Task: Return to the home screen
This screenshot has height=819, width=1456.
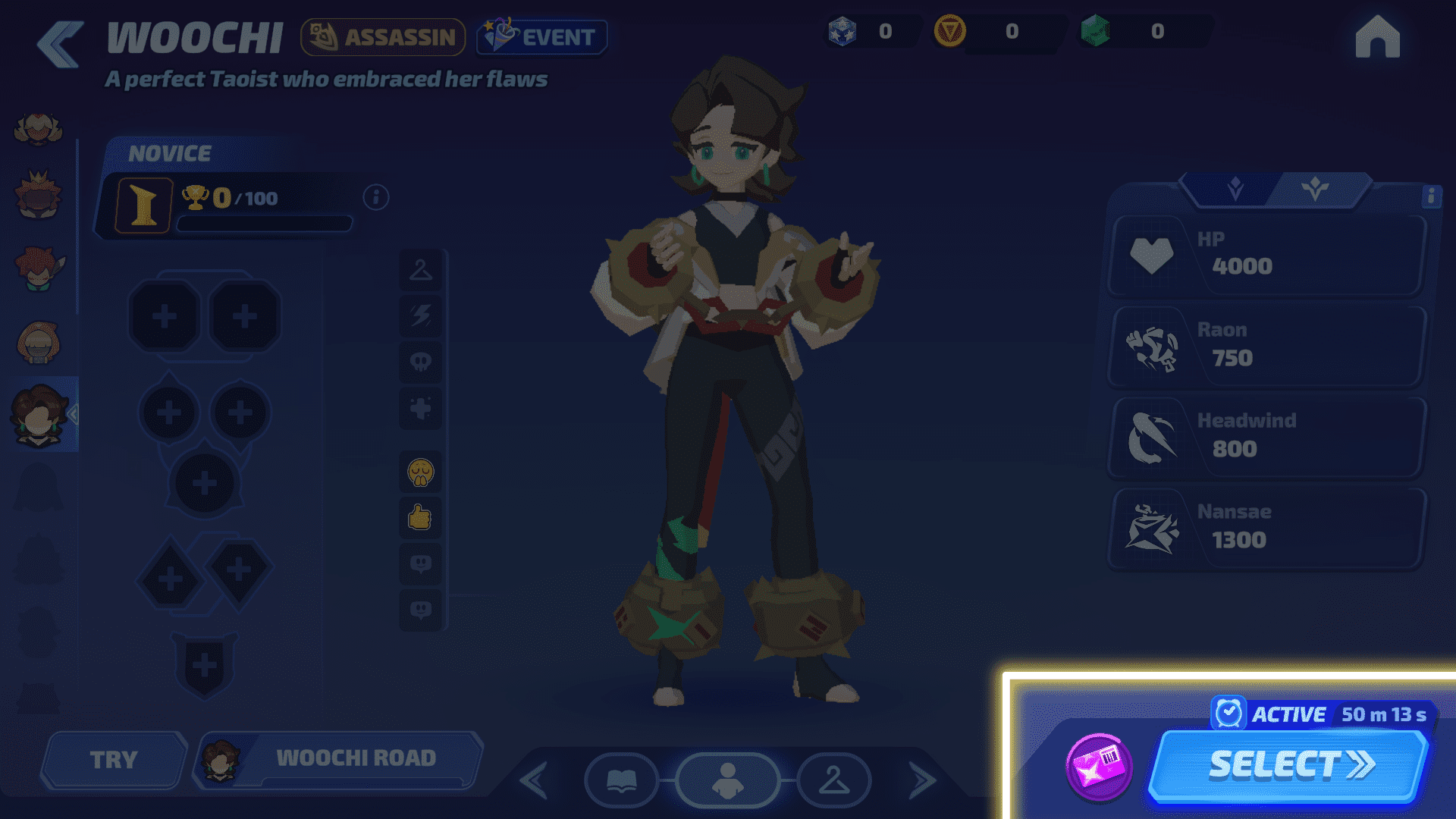Action: click(x=1377, y=37)
